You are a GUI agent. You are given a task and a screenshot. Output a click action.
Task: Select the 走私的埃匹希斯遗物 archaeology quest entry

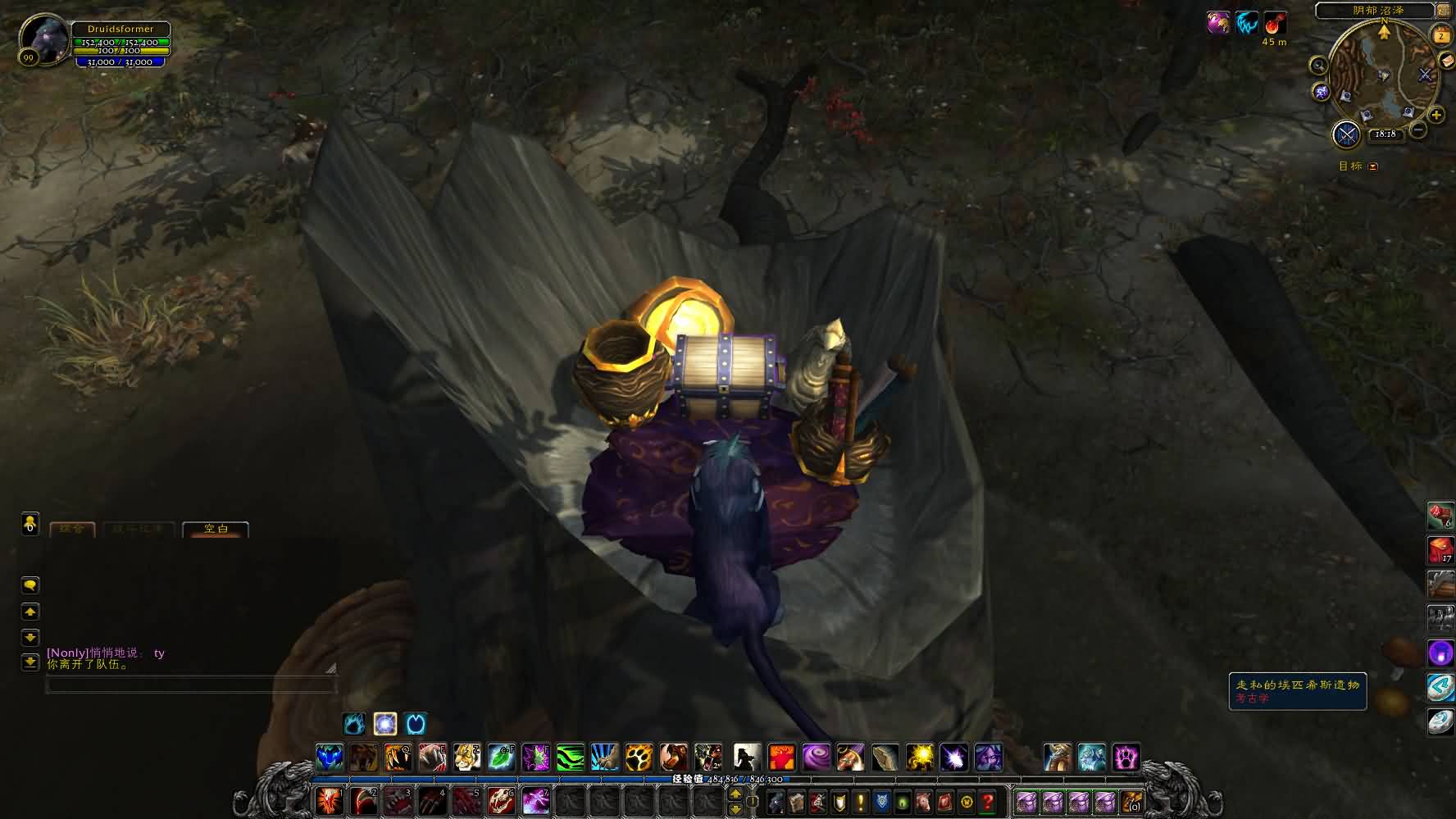click(x=1297, y=685)
